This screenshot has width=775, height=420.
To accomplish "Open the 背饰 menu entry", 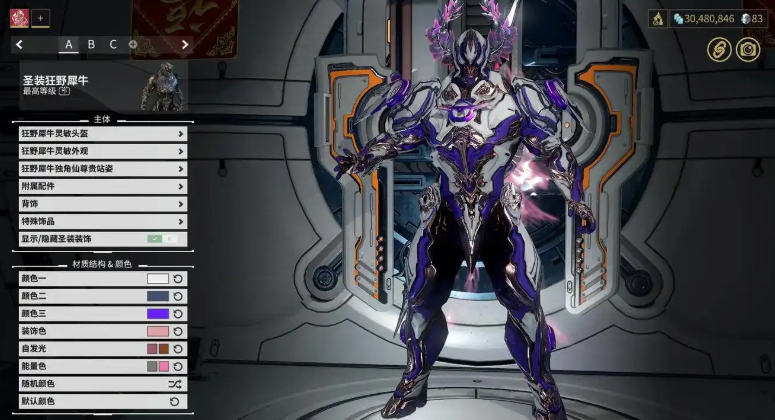I will point(102,204).
